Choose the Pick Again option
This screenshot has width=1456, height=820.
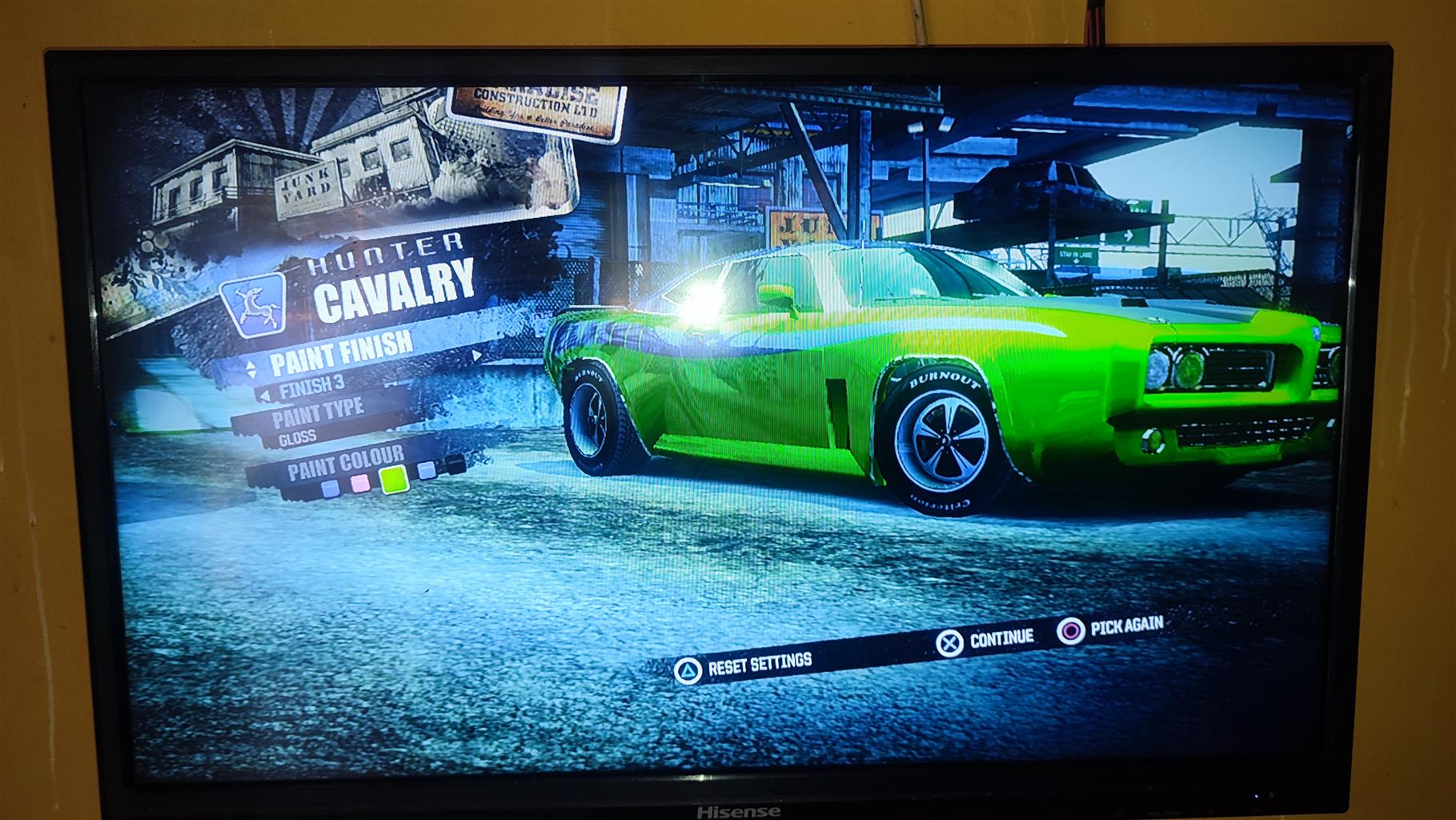click(x=1126, y=626)
